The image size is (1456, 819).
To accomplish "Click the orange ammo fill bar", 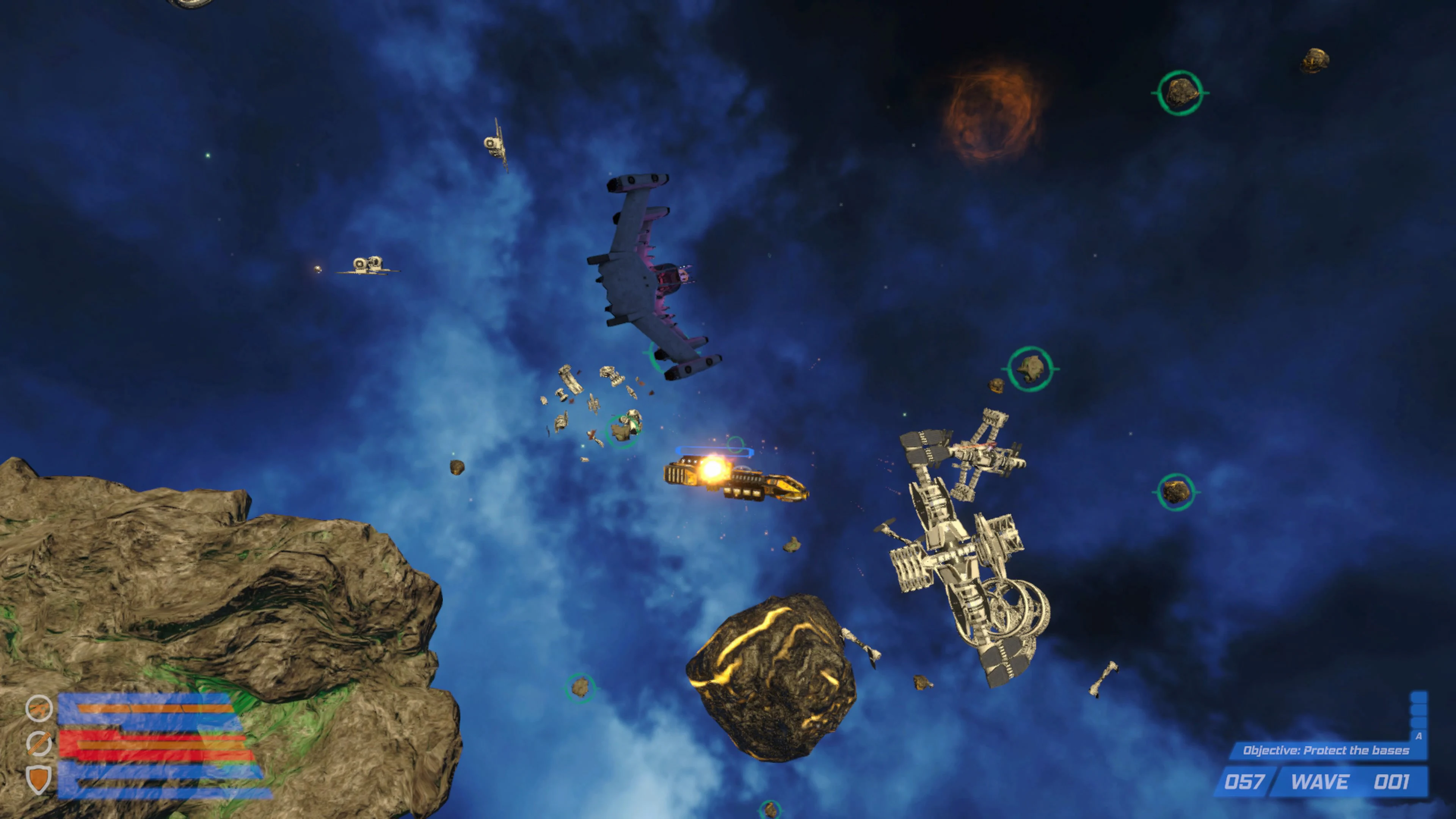I will [x=158, y=708].
